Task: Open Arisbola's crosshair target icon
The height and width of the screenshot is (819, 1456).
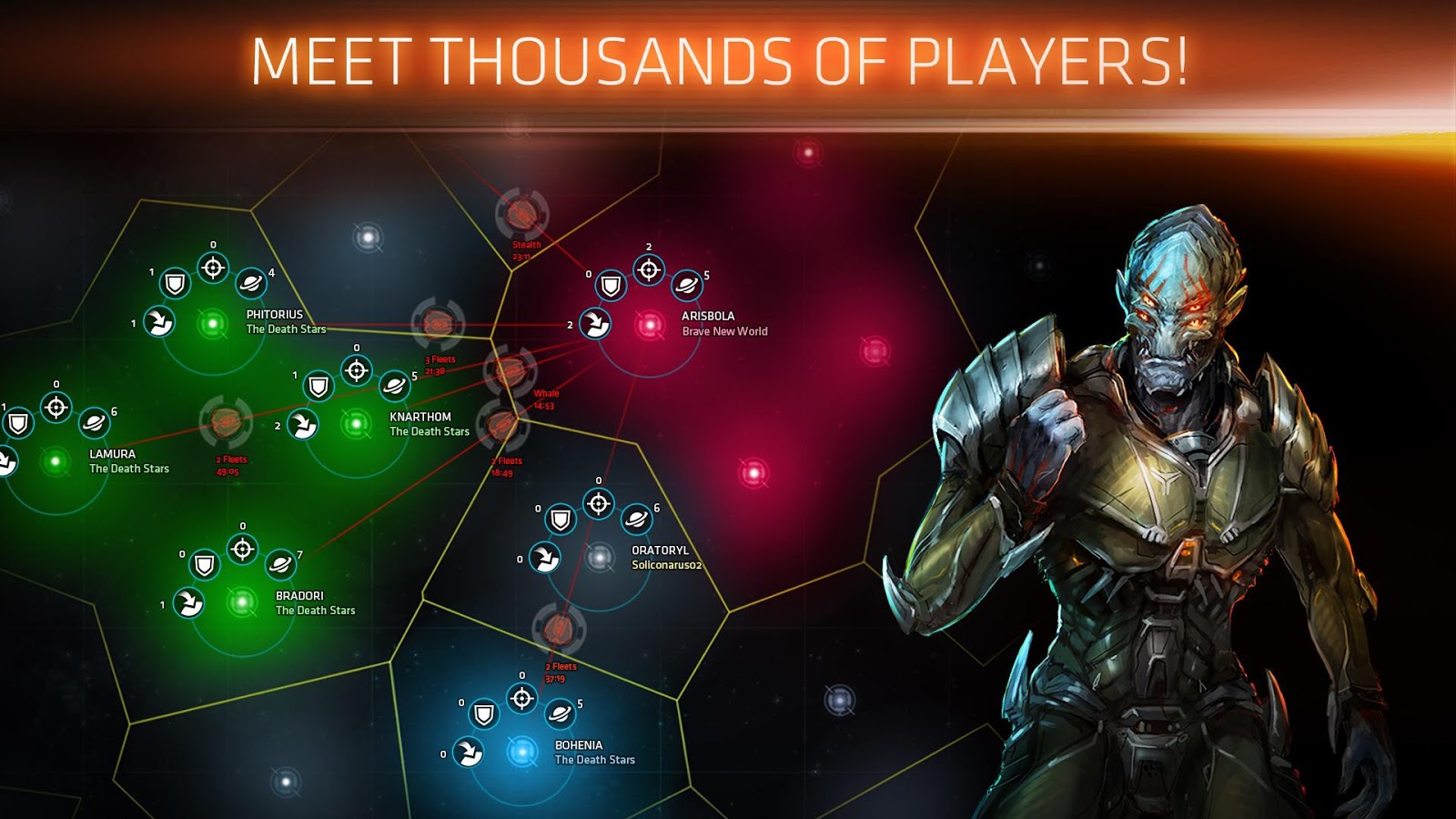Action: coord(649,269)
